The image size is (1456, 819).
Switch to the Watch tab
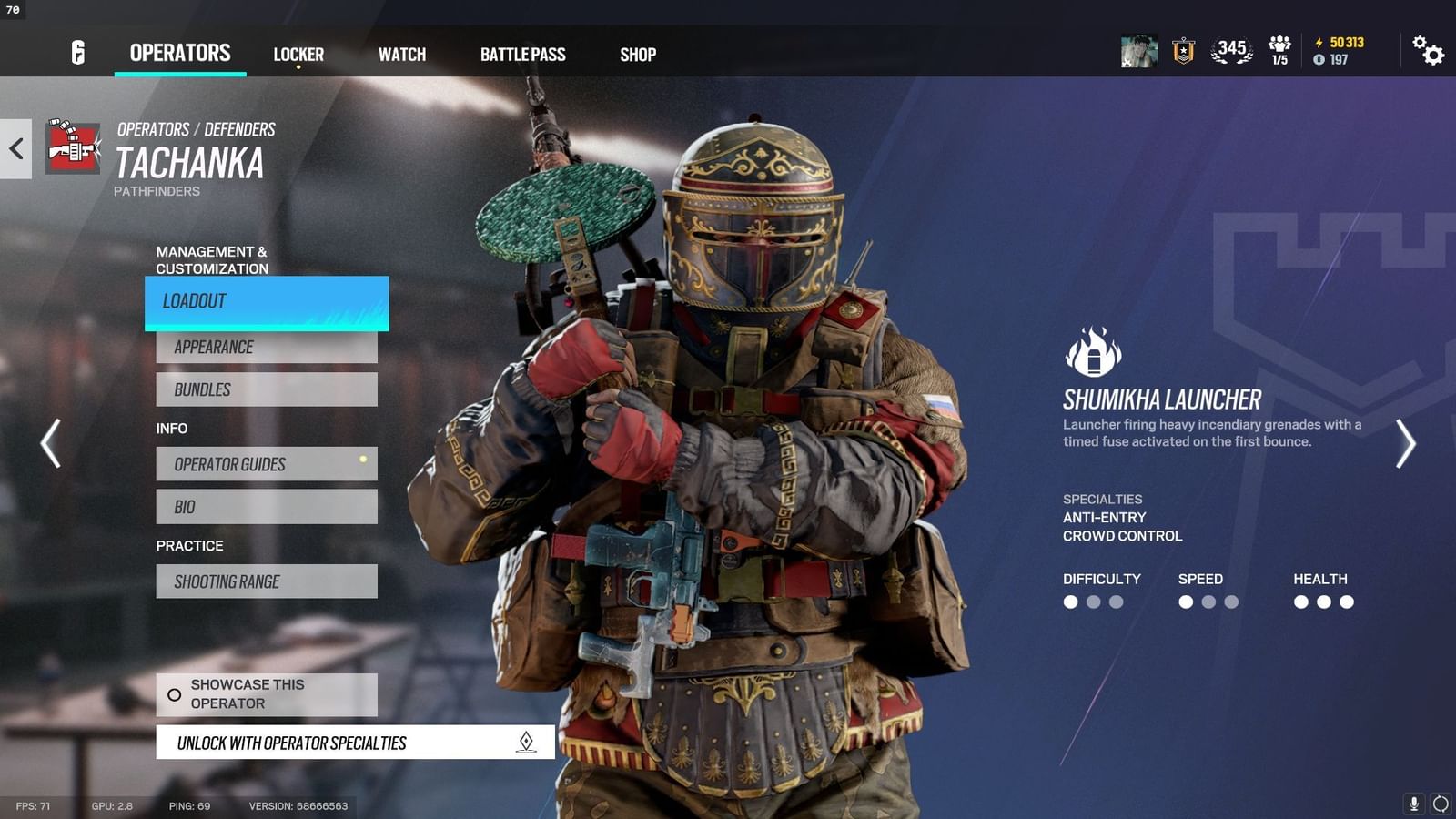click(401, 55)
